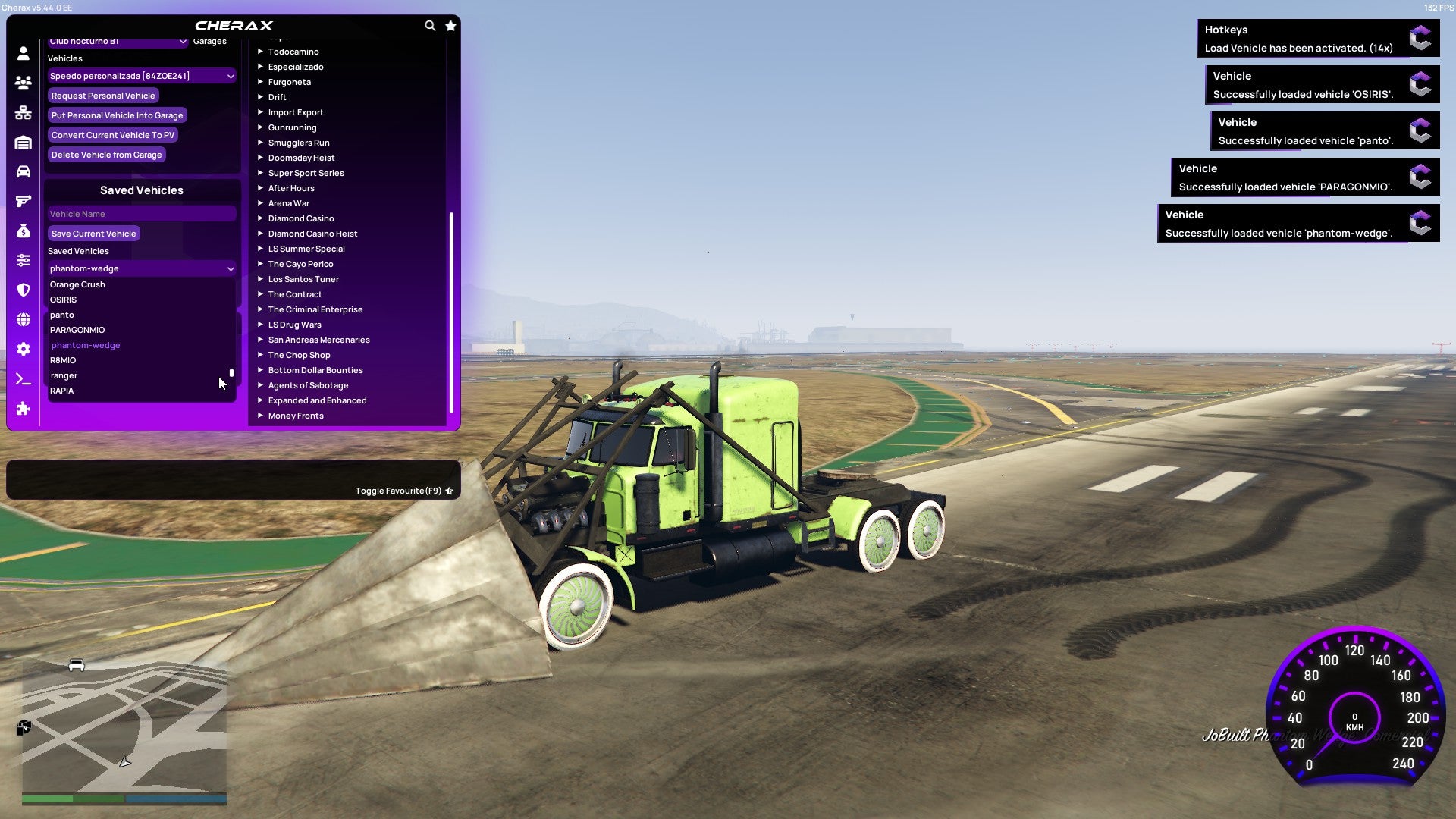The image size is (1456, 819).
Task: Click Delete Vehicle from Garage
Action: pos(106,154)
